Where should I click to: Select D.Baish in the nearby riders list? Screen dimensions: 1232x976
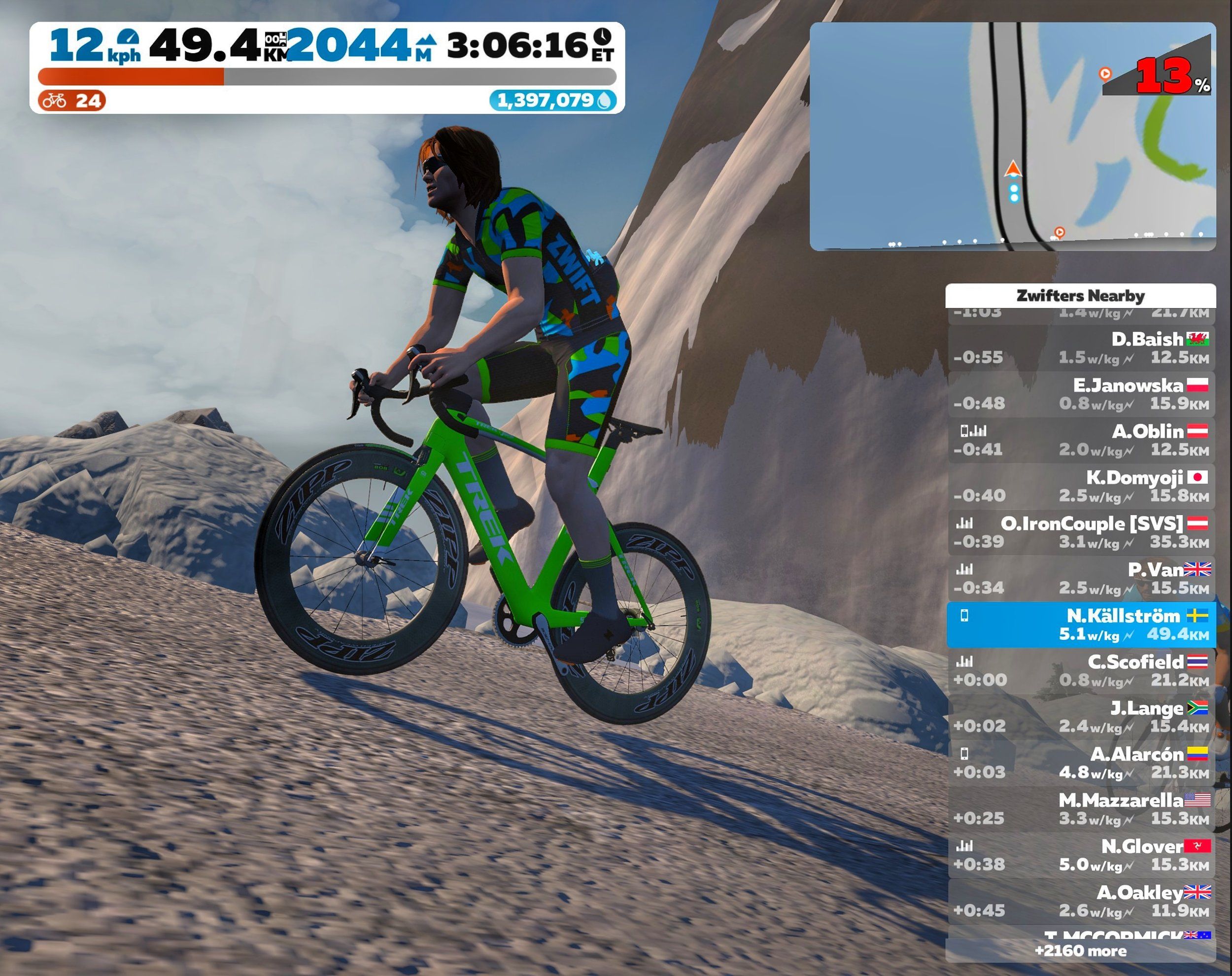pos(1081,348)
